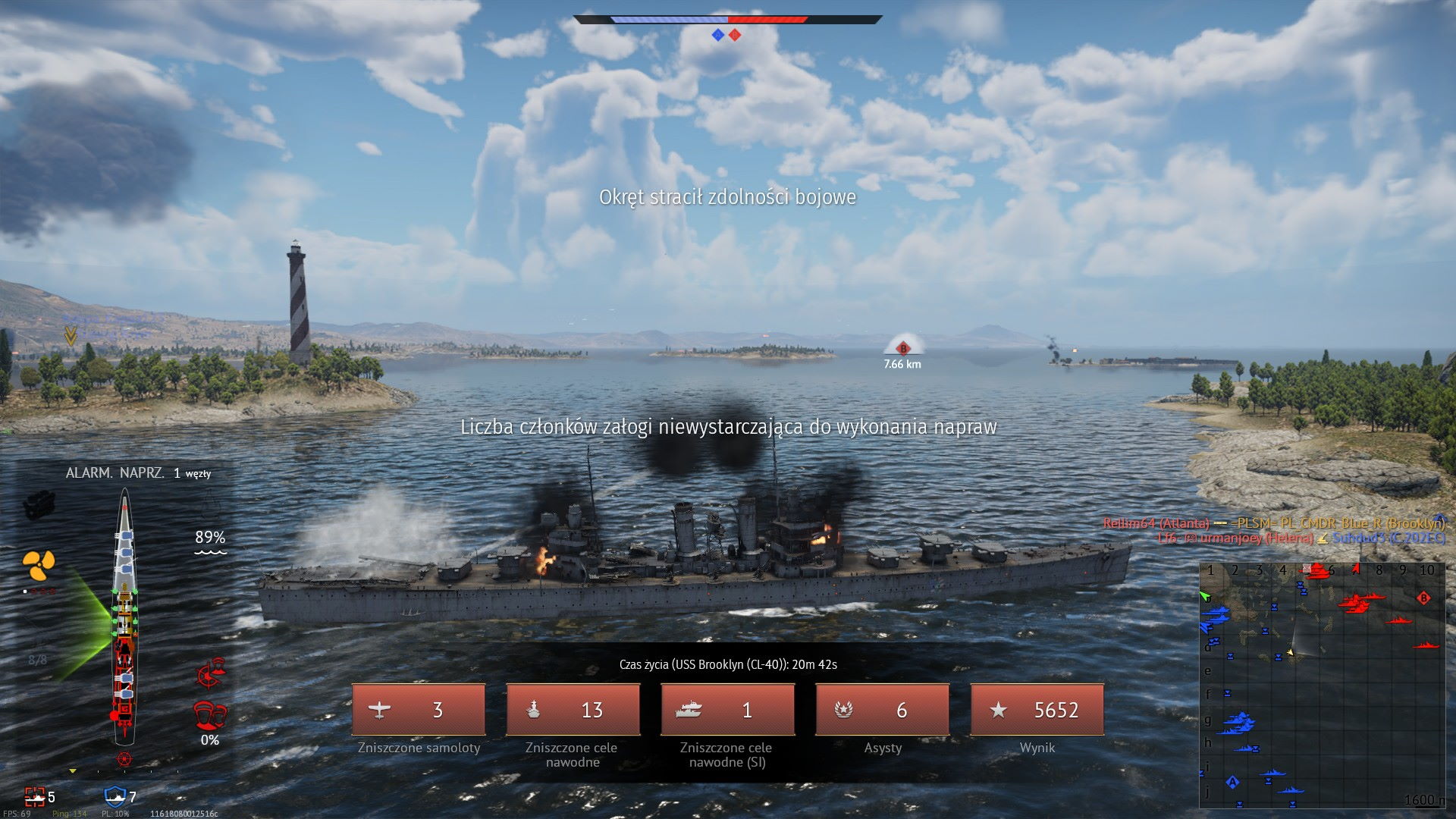This screenshot has height=819, width=1456.
Task: Select capture point A on the minimap
Action: click(x=1232, y=782)
